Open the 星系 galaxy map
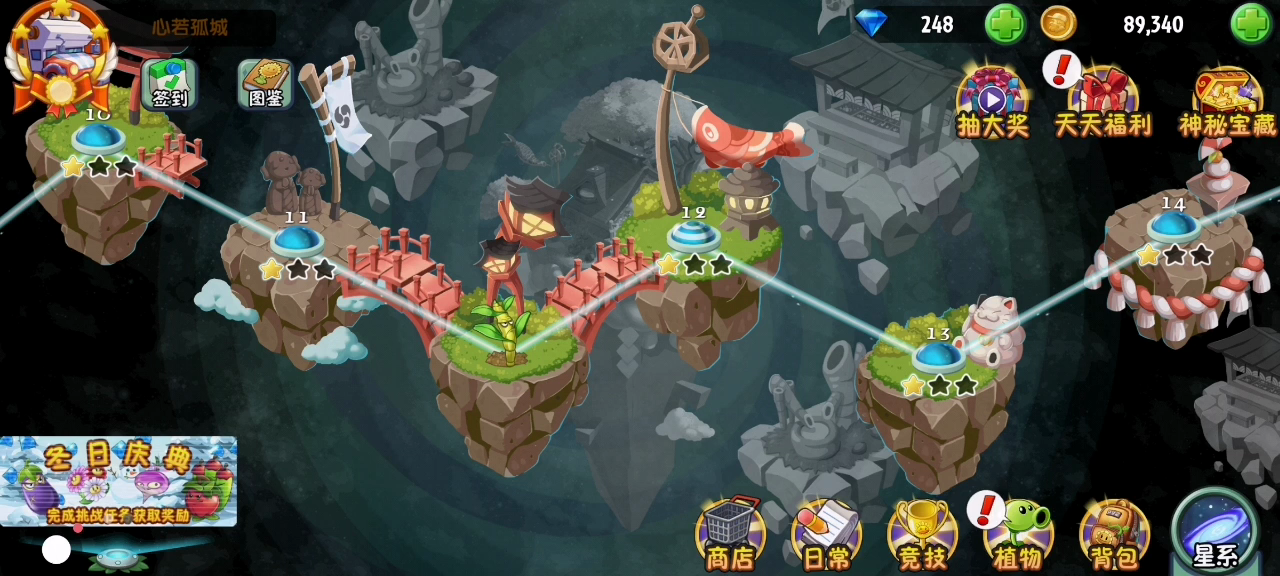The height and width of the screenshot is (576, 1280). (1216, 530)
